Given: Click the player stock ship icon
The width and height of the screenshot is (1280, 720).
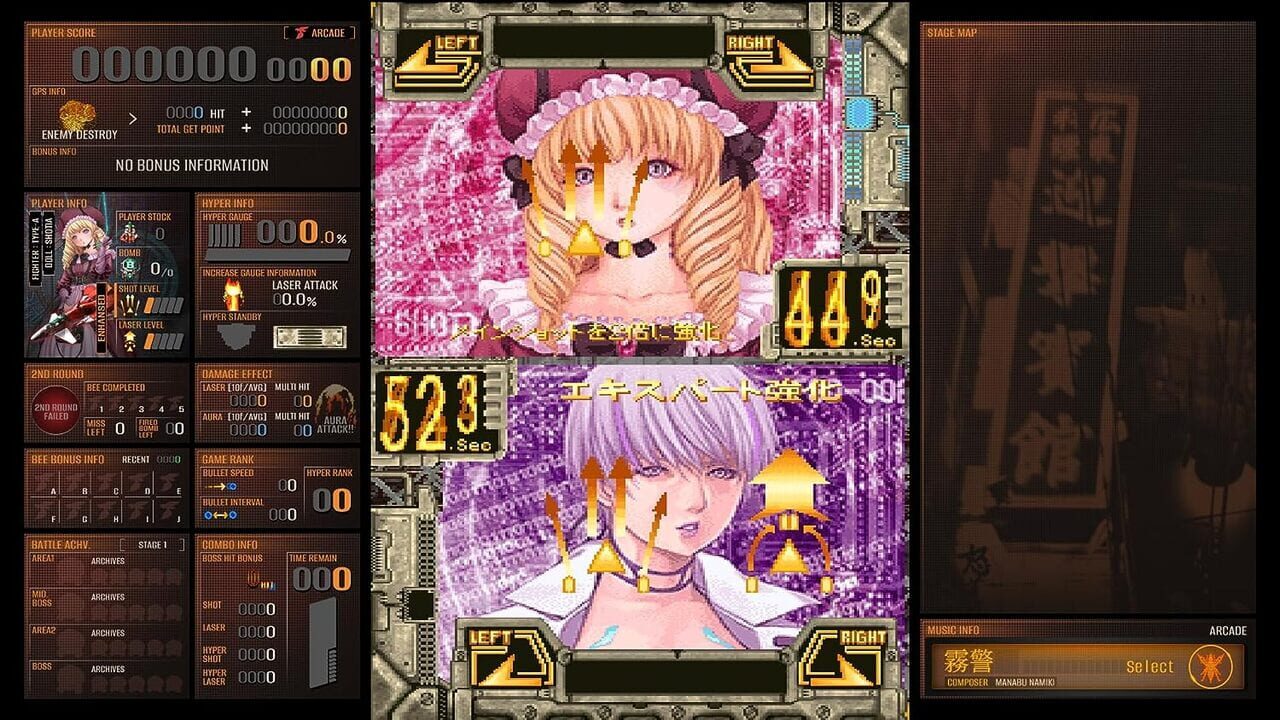Looking at the screenshot, I should (129, 232).
